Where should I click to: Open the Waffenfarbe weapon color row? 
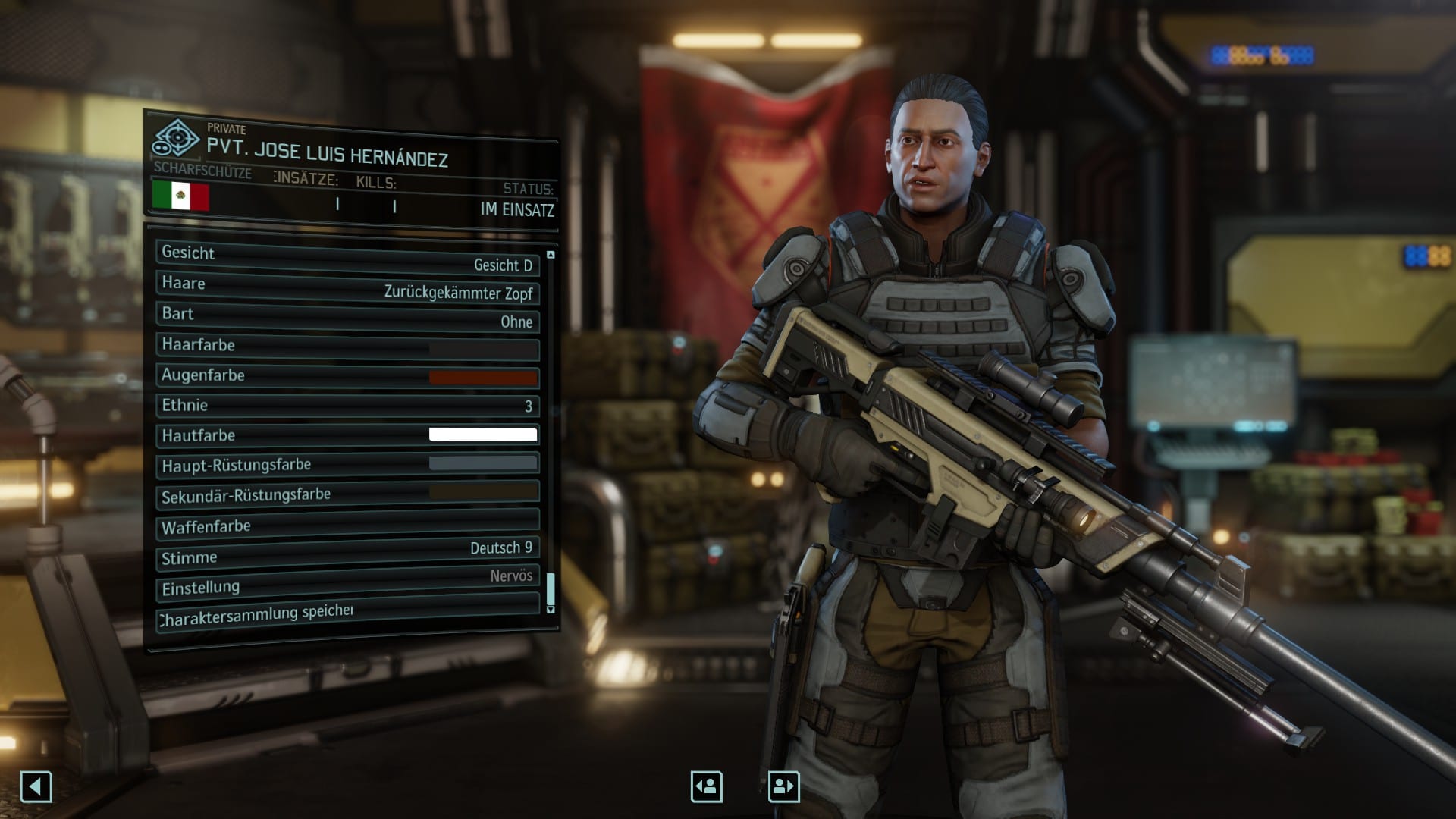point(347,523)
